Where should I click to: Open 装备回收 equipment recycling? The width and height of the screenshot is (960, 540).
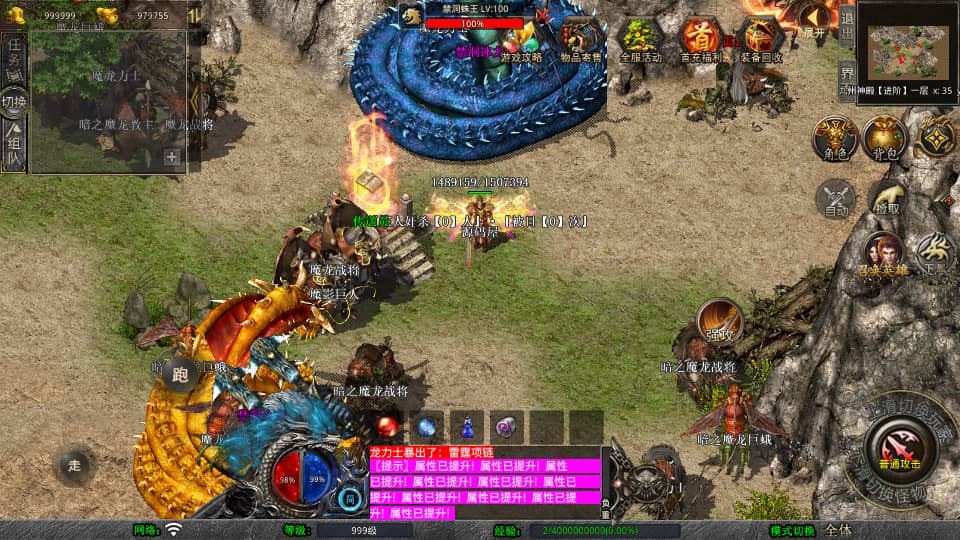(x=762, y=40)
